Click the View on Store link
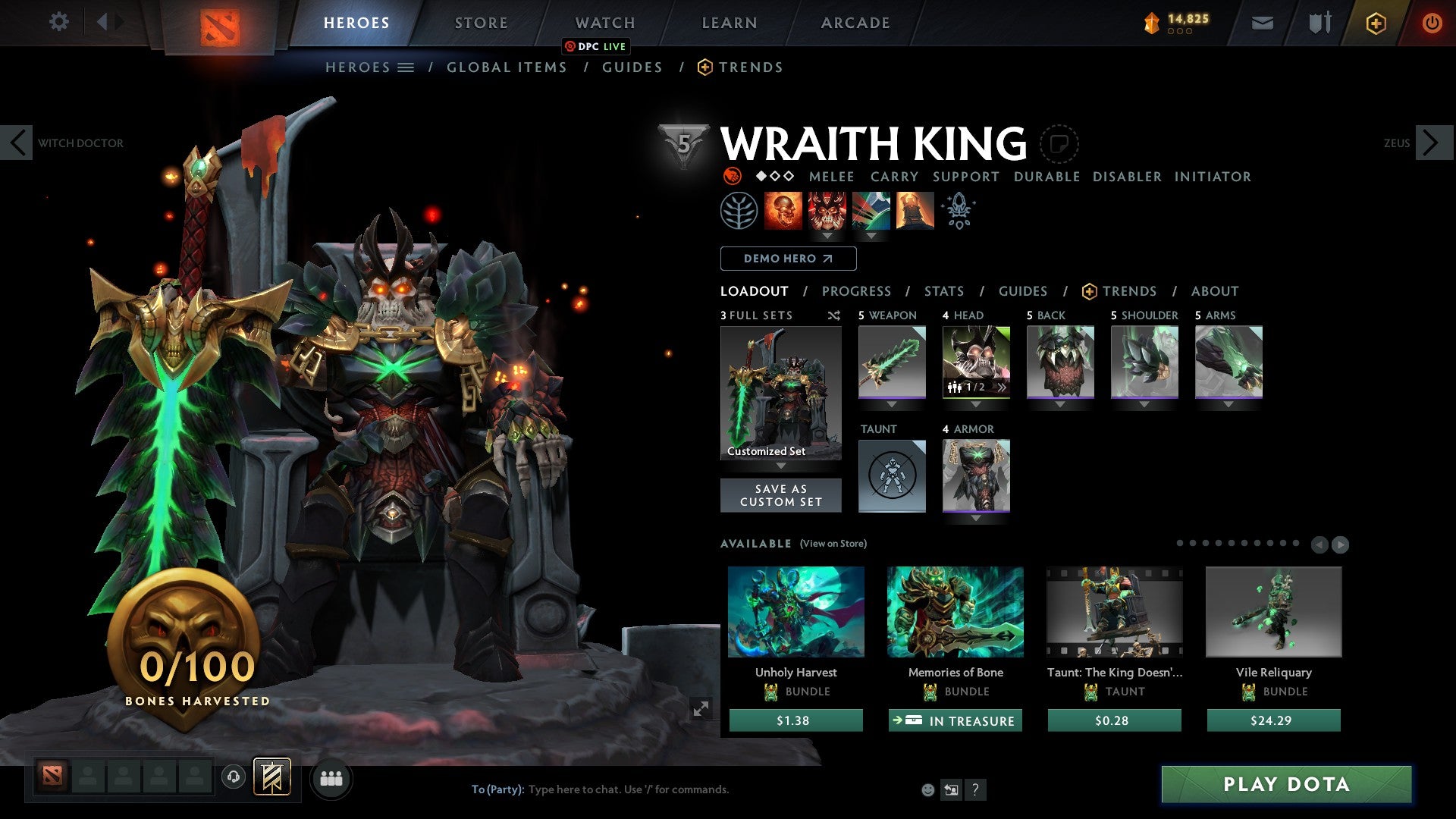 click(832, 544)
